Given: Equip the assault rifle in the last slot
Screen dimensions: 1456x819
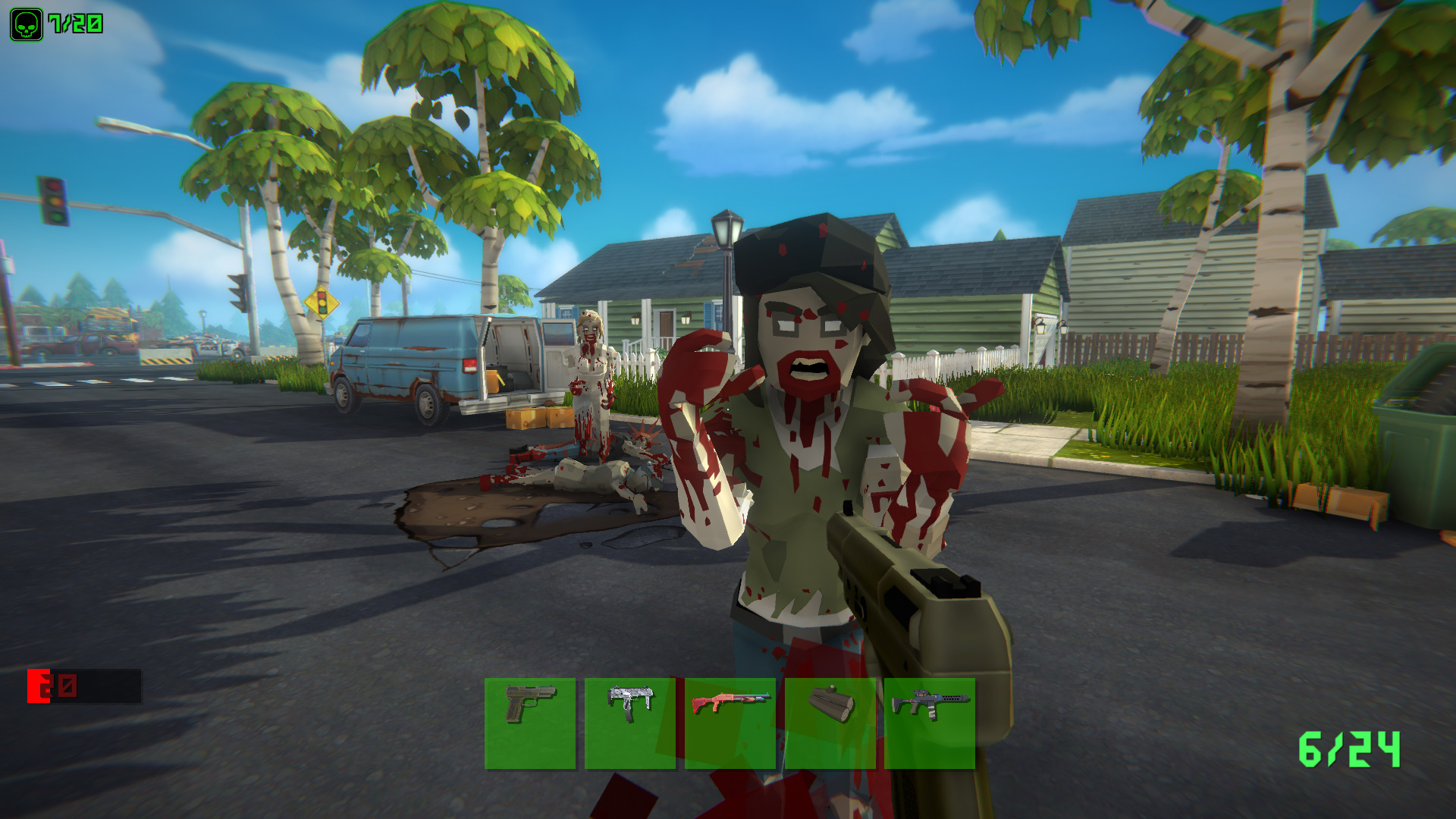Looking at the screenshot, I should coord(927,717).
